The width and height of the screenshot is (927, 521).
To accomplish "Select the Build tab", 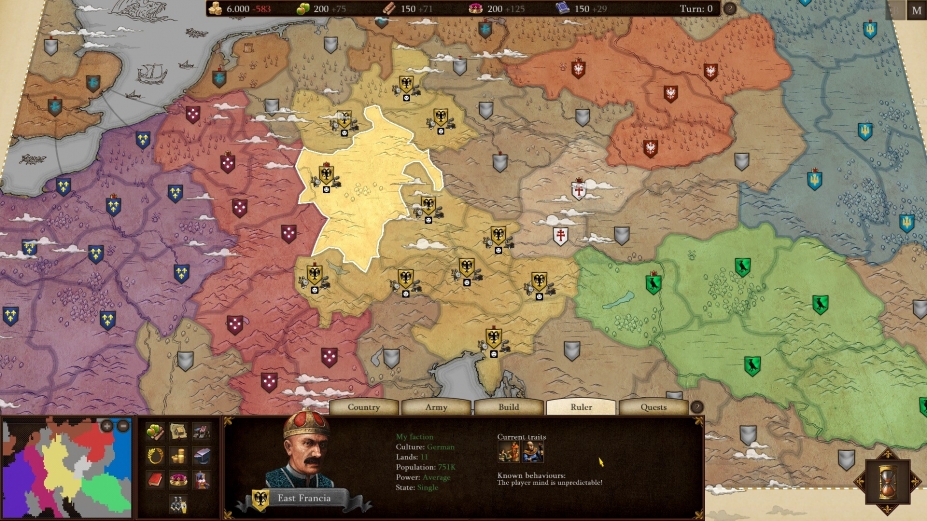I will point(509,407).
